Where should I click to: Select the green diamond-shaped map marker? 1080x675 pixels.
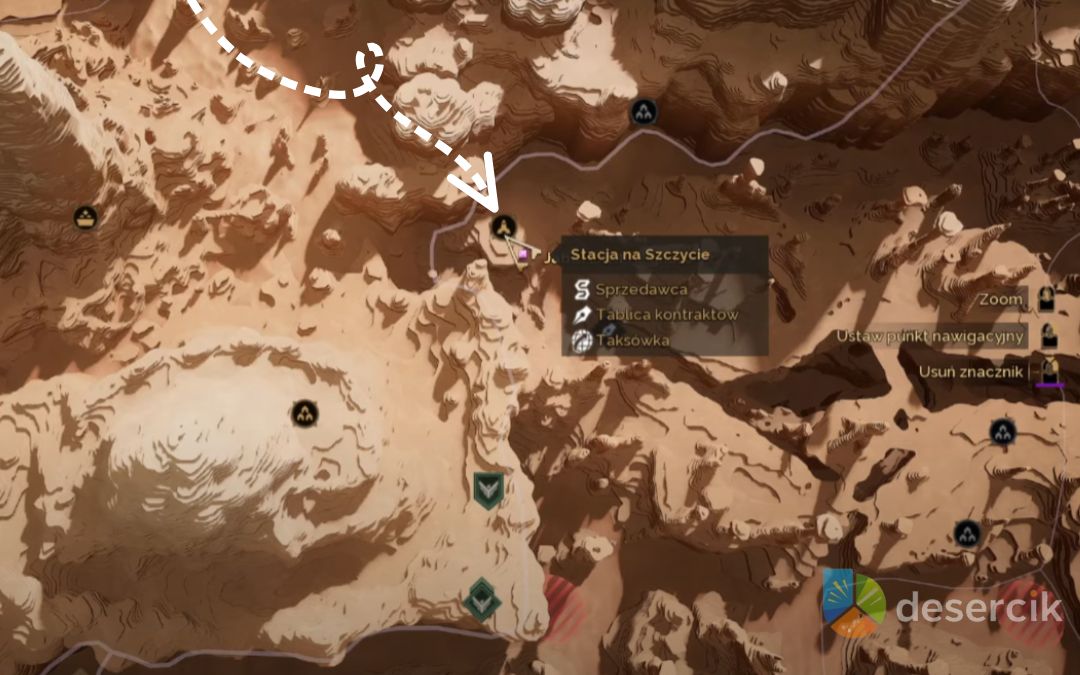pyautogui.click(x=482, y=599)
